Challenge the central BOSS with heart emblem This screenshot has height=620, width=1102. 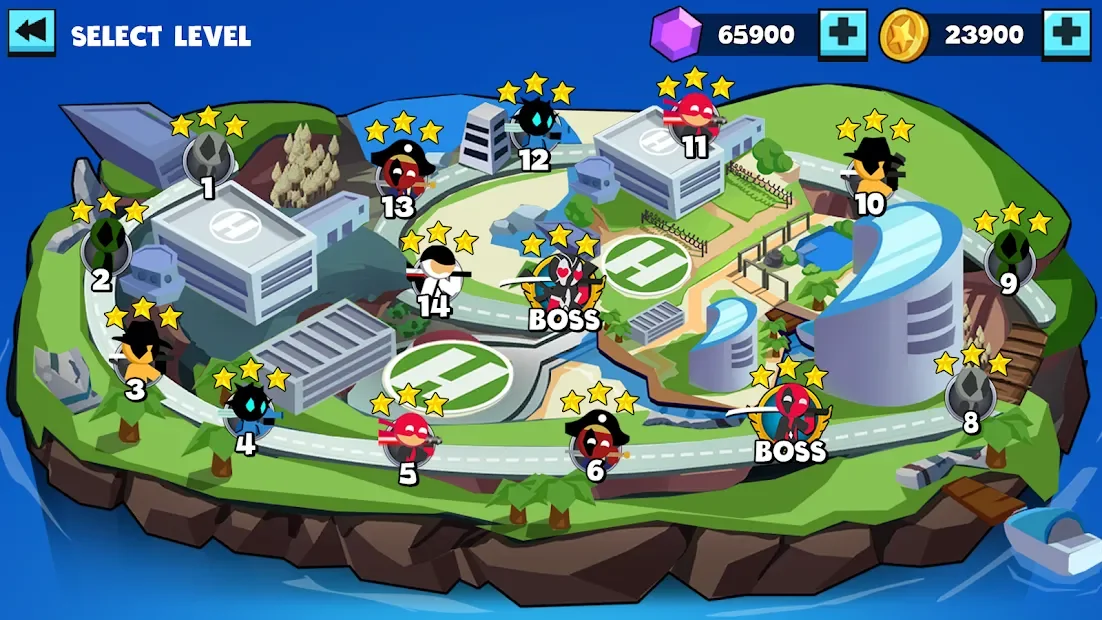[x=564, y=285]
